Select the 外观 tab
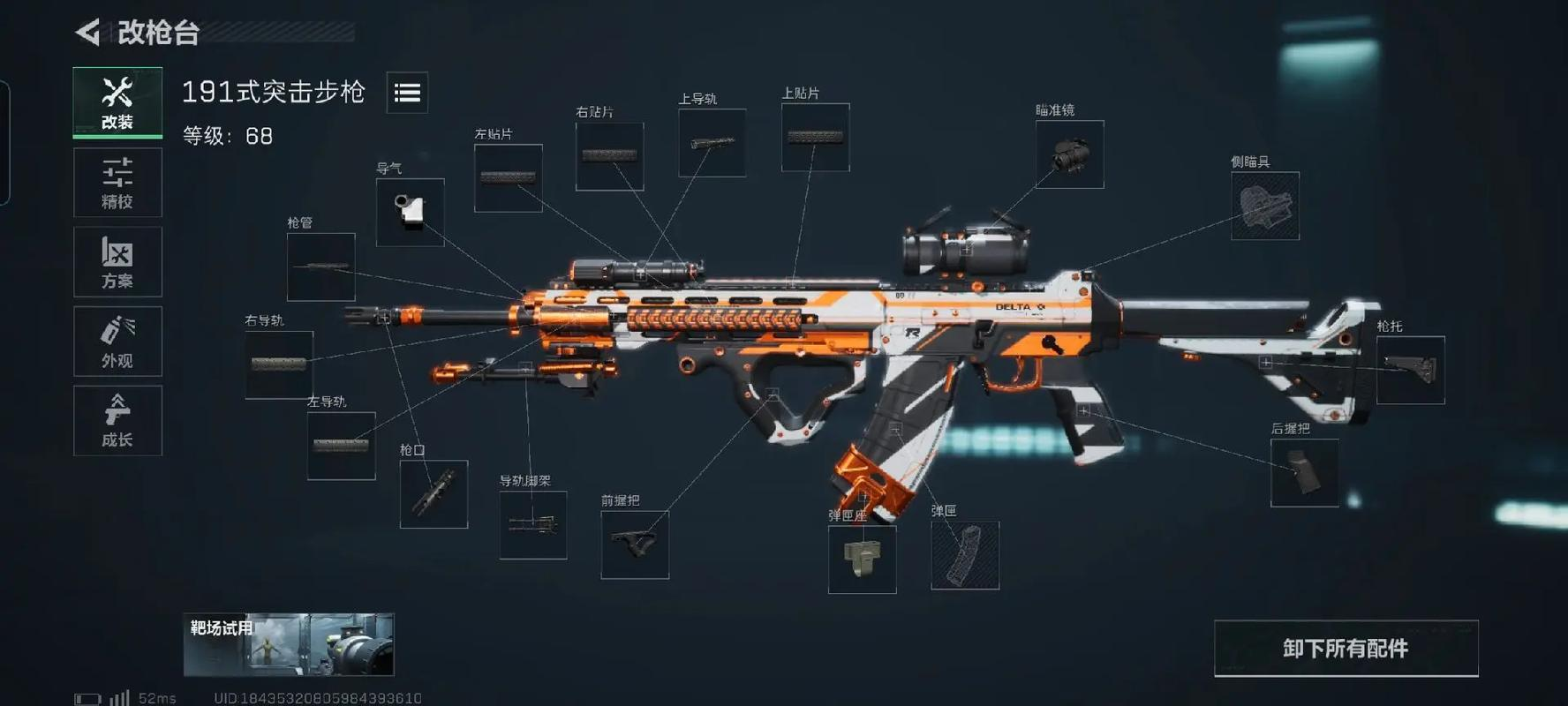The height and width of the screenshot is (706, 1568). coord(117,342)
